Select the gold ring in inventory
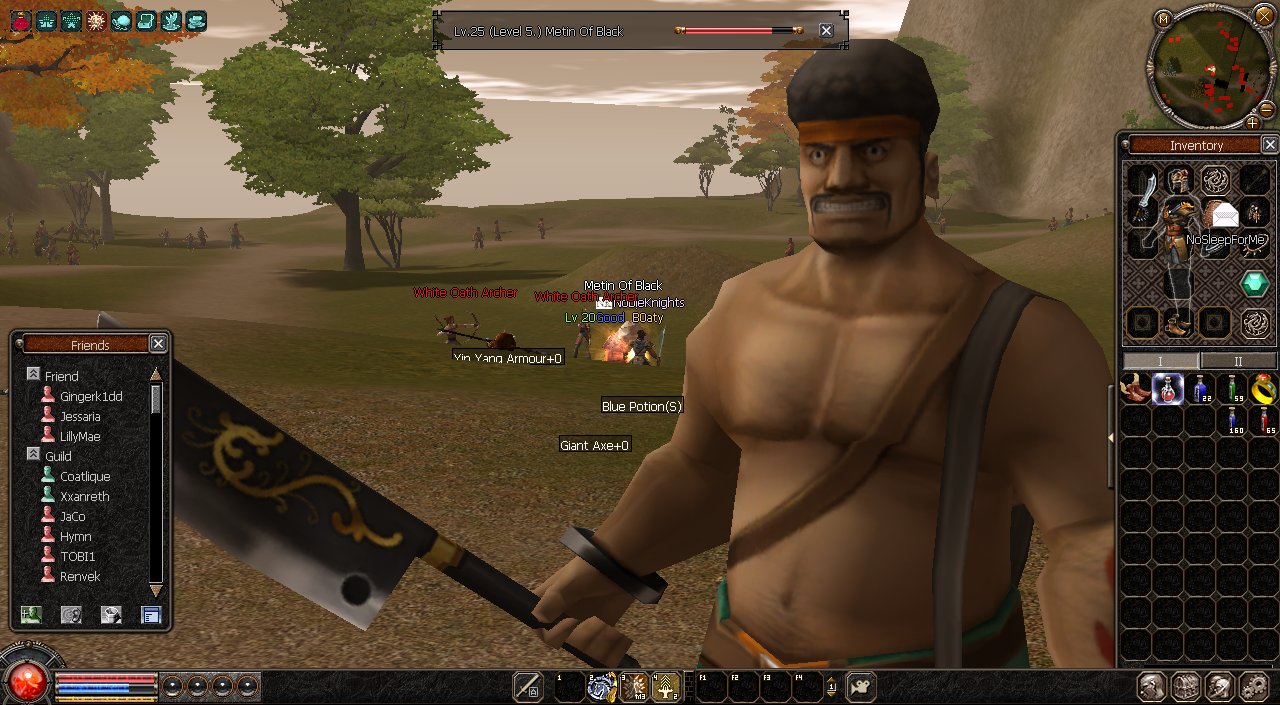 click(x=1263, y=388)
